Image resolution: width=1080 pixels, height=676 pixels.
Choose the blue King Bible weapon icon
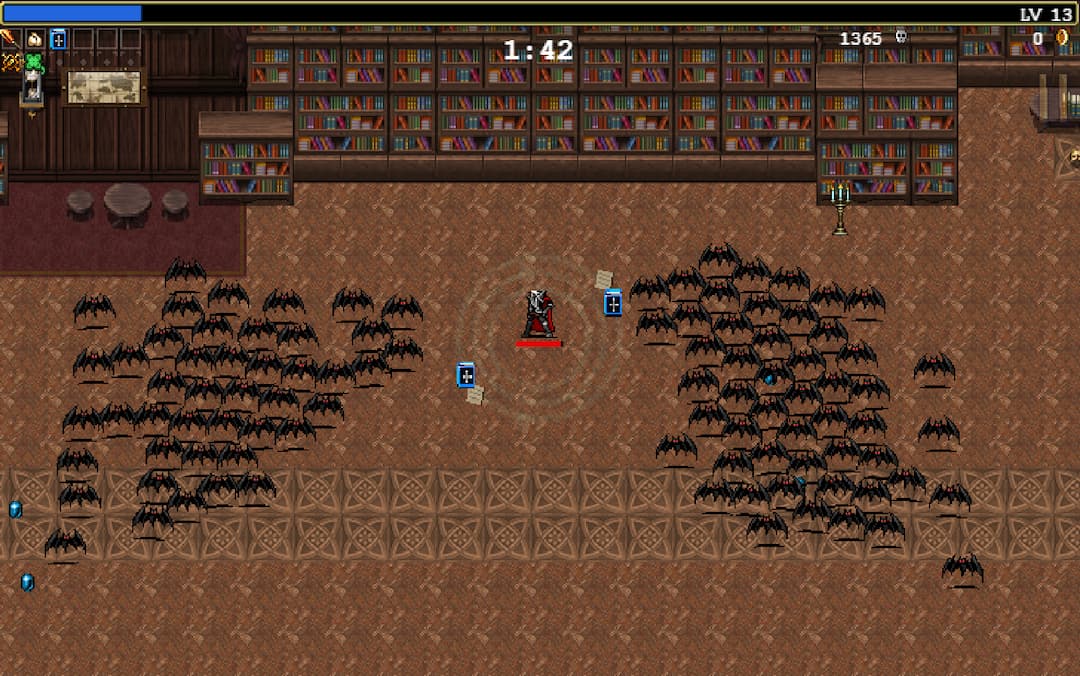[59, 39]
